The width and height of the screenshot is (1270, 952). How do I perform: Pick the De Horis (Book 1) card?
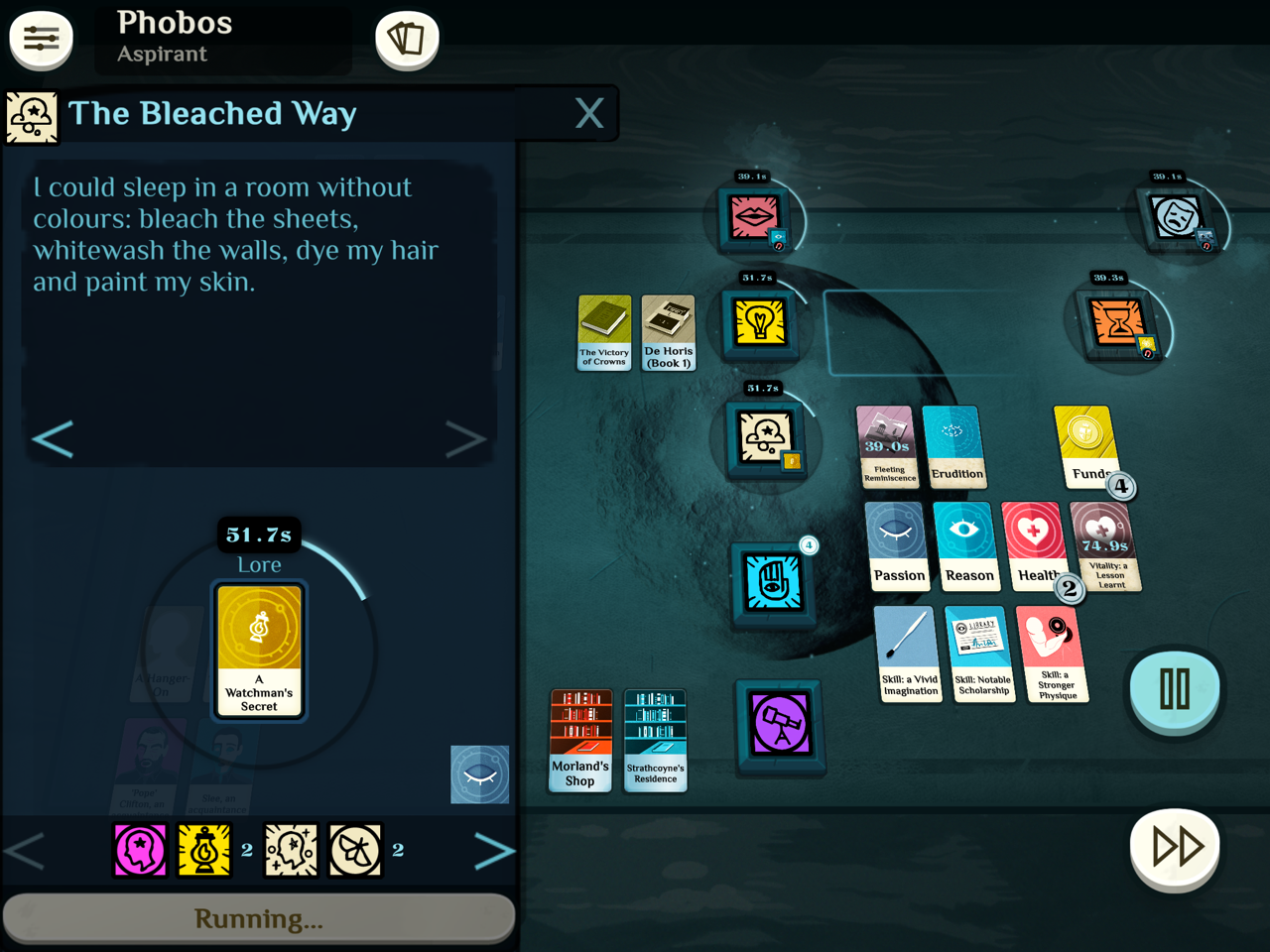coord(669,332)
